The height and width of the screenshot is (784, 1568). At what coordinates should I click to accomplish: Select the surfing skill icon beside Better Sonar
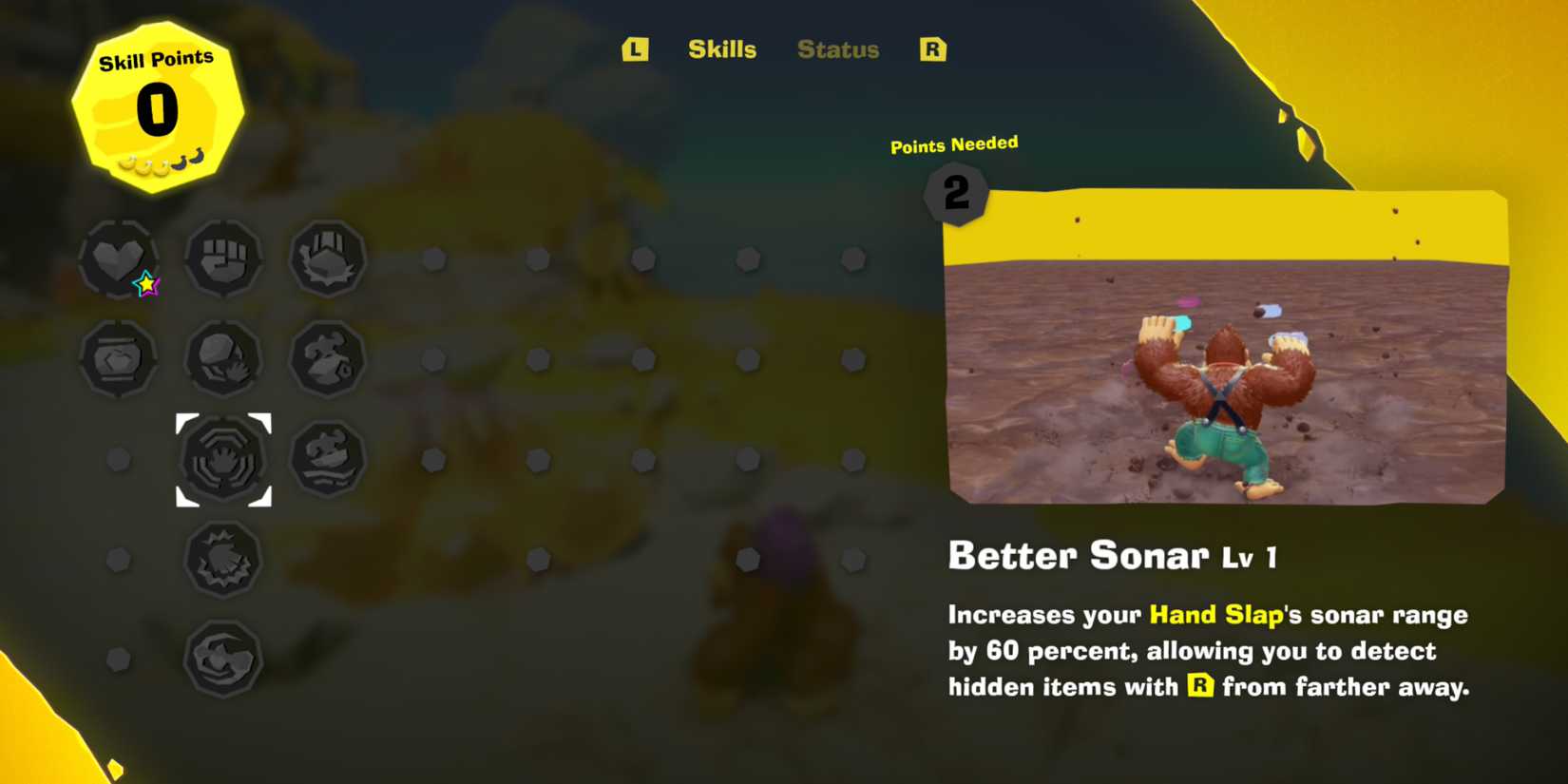pos(327,459)
